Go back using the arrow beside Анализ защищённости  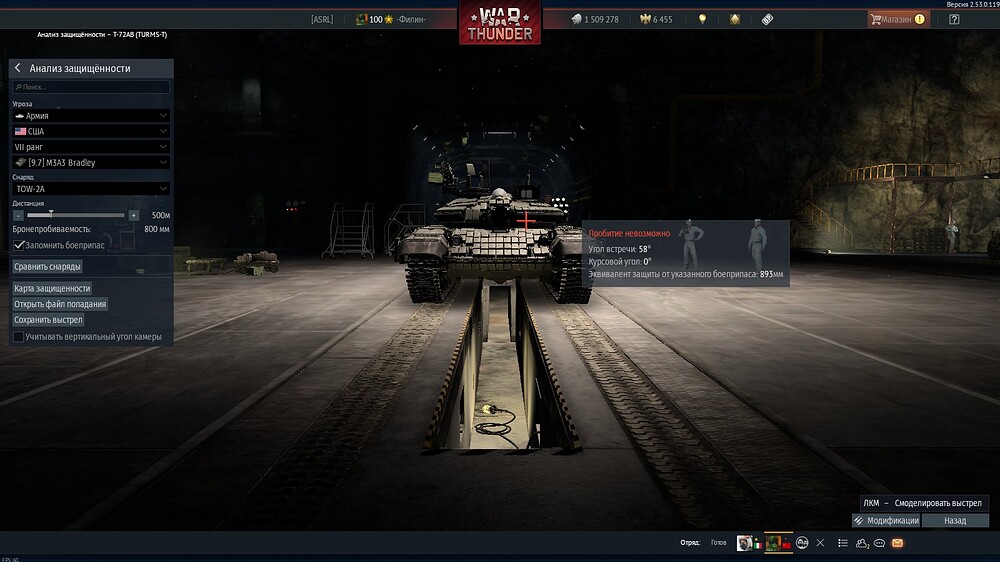(x=18, y=68)
